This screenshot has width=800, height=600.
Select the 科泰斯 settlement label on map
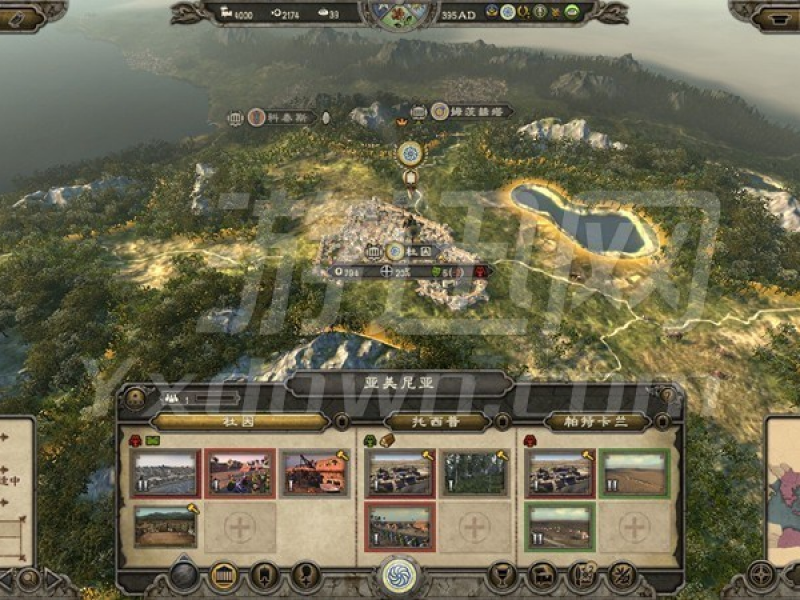[280, 117]
